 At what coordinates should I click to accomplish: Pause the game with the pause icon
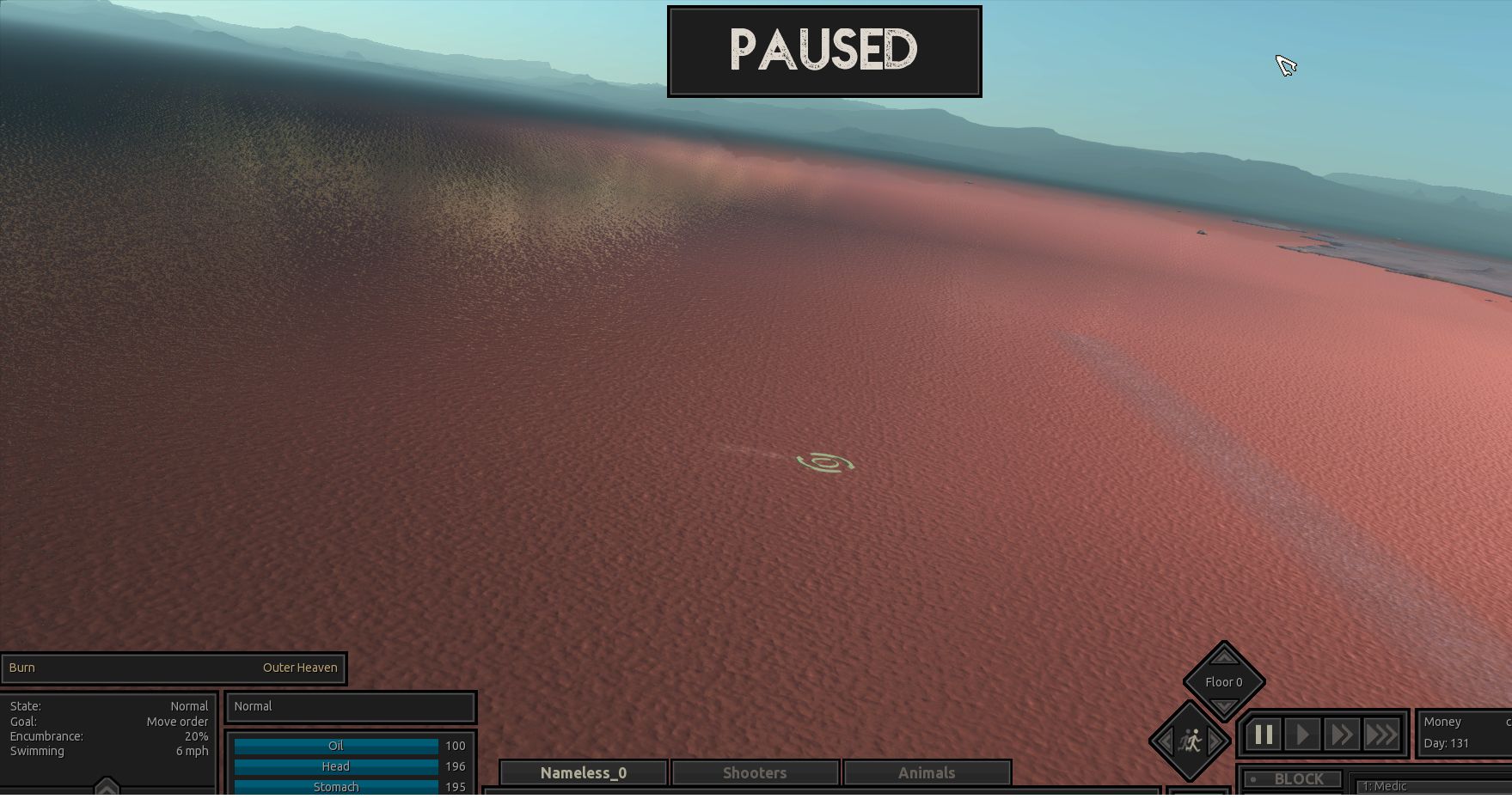(1263, 735)
